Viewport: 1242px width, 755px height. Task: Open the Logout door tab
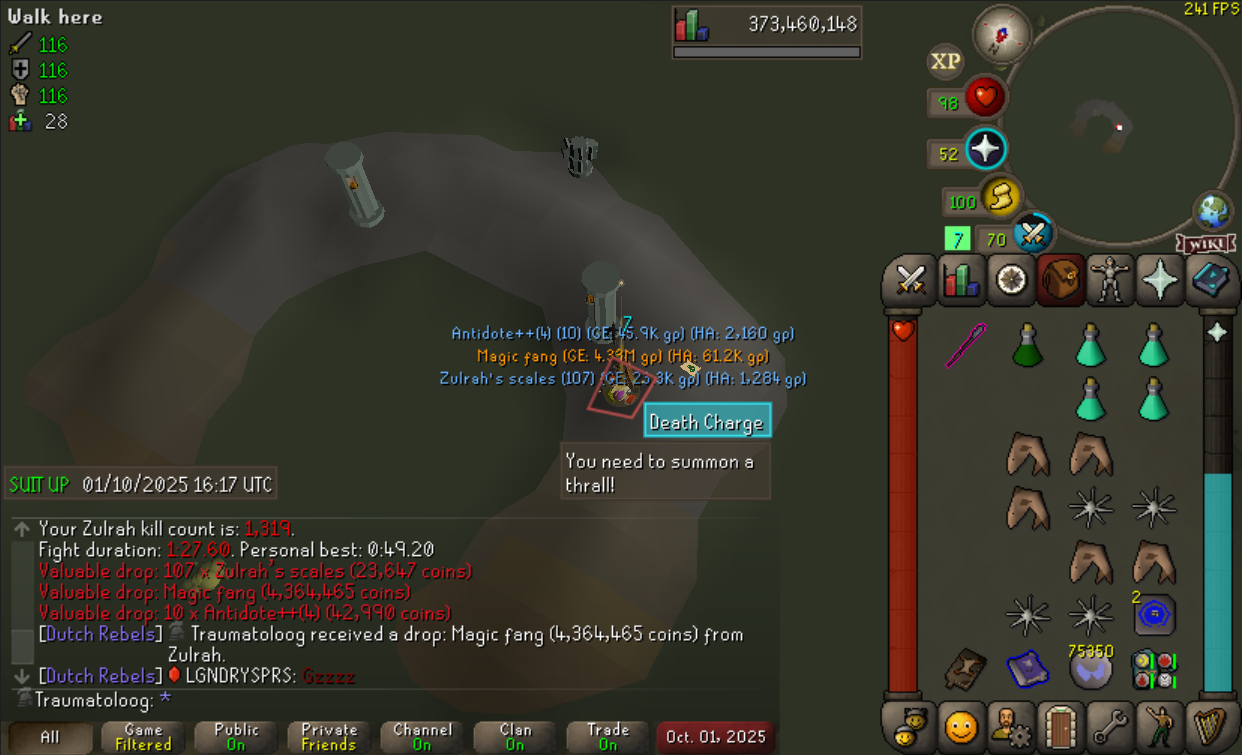[1060, 725]
